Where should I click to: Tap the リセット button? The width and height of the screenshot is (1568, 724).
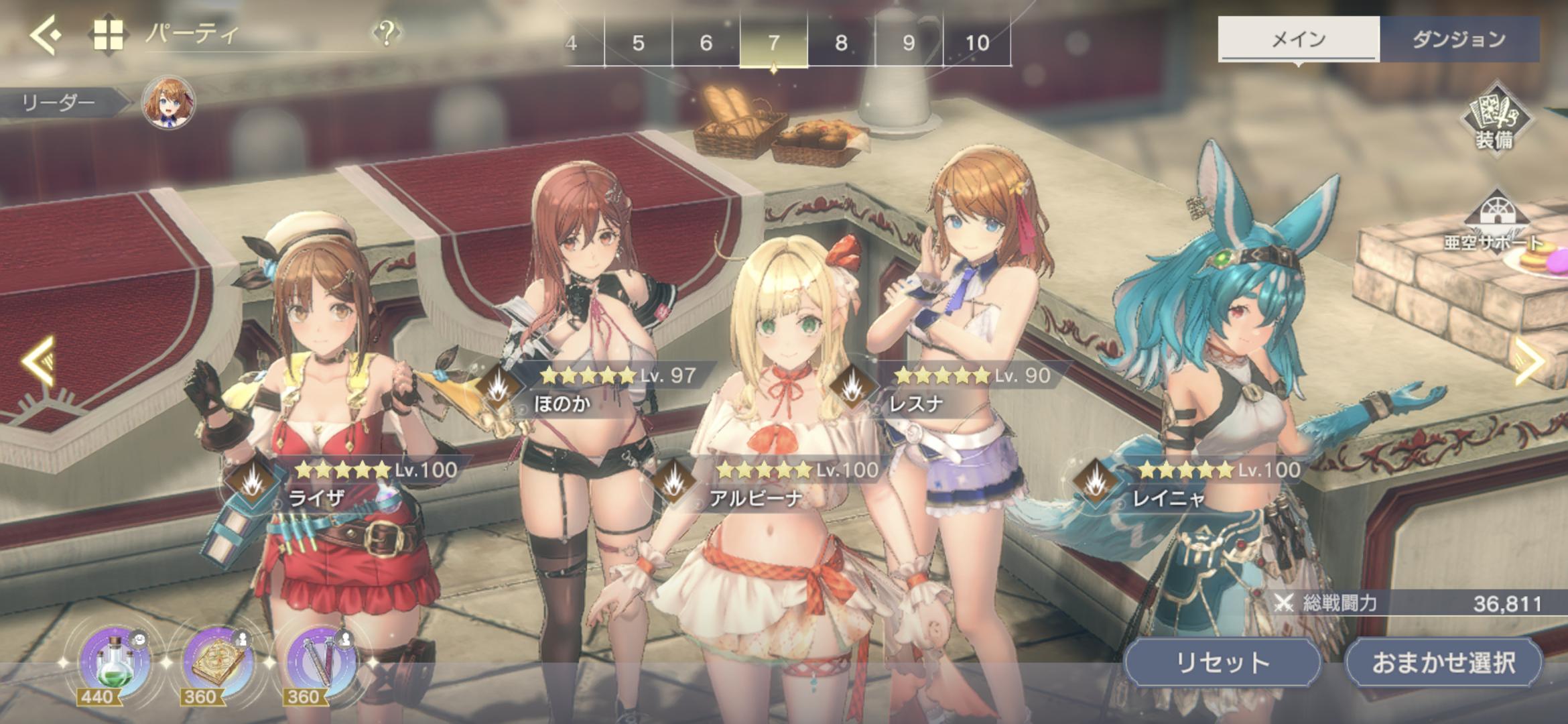[1222, 662]
